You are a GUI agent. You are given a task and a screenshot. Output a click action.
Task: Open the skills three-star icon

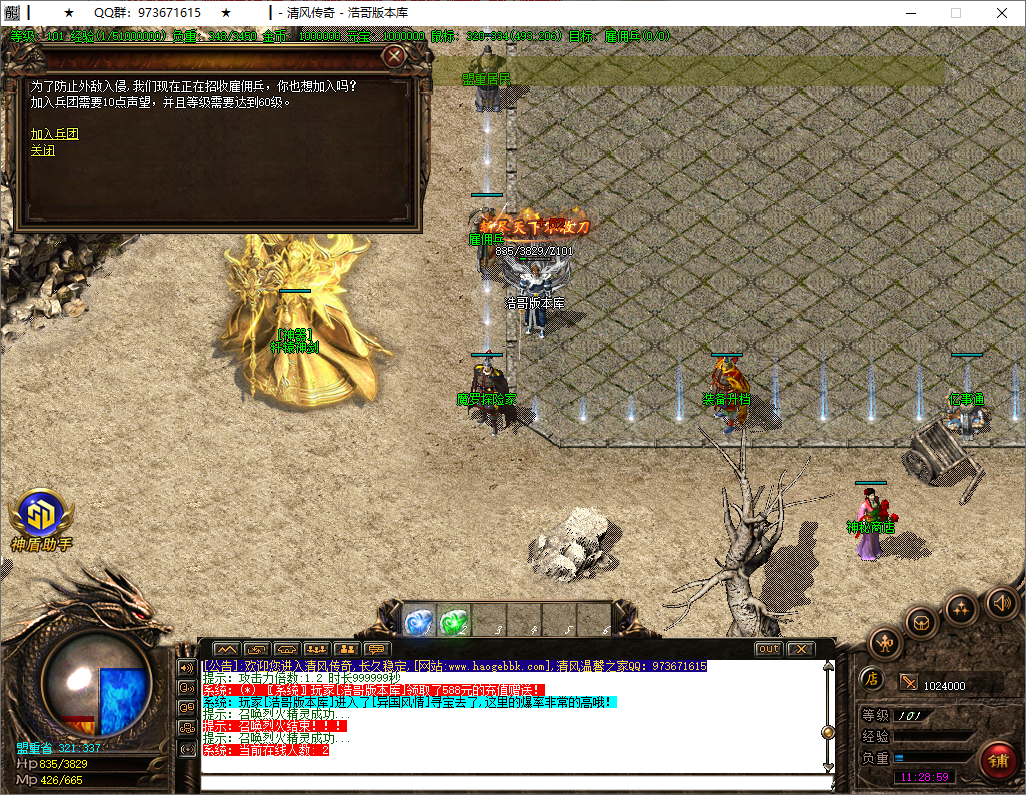coord(961,607)
